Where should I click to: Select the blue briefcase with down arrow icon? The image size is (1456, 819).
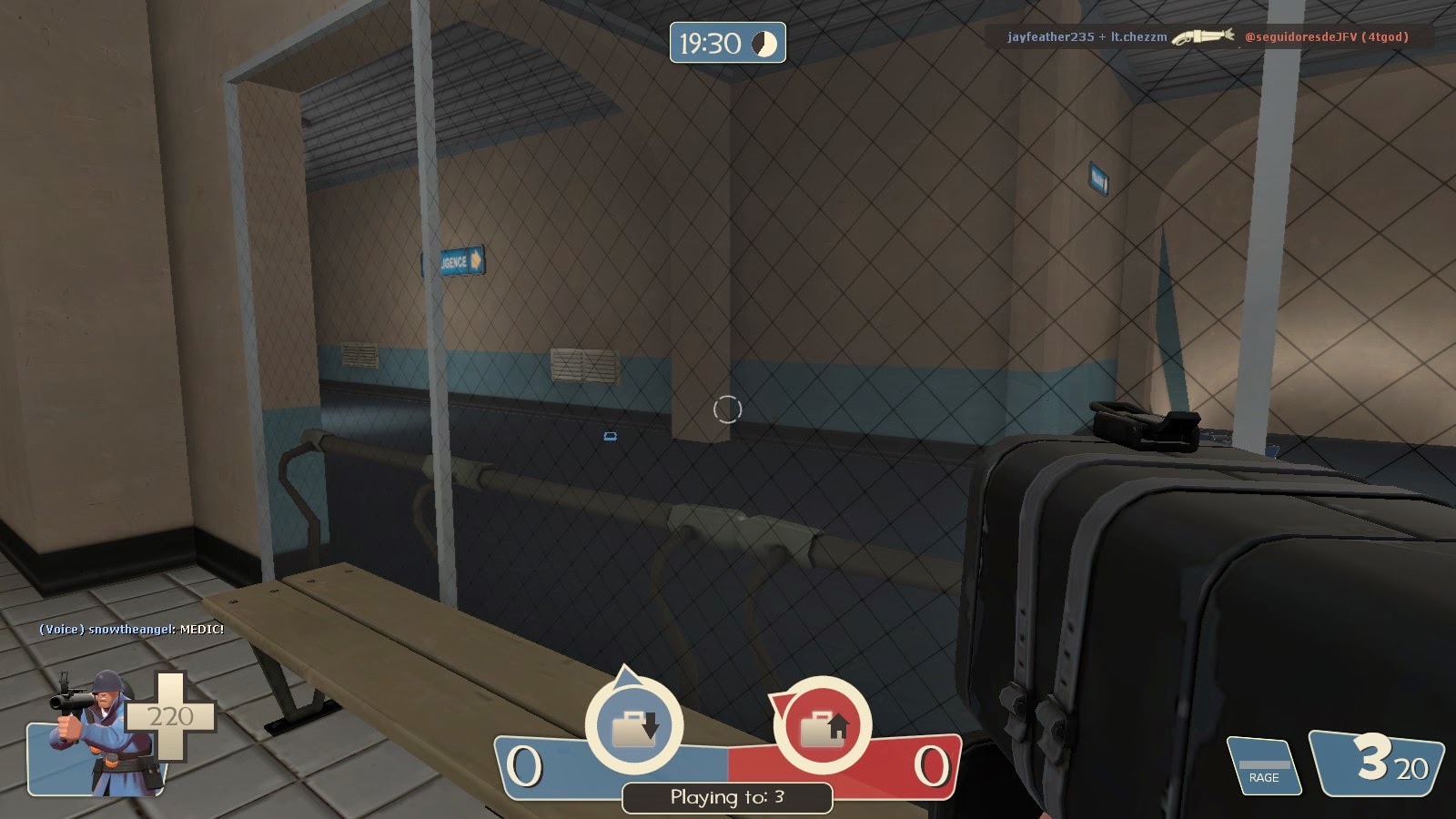(x=635, y=726)
